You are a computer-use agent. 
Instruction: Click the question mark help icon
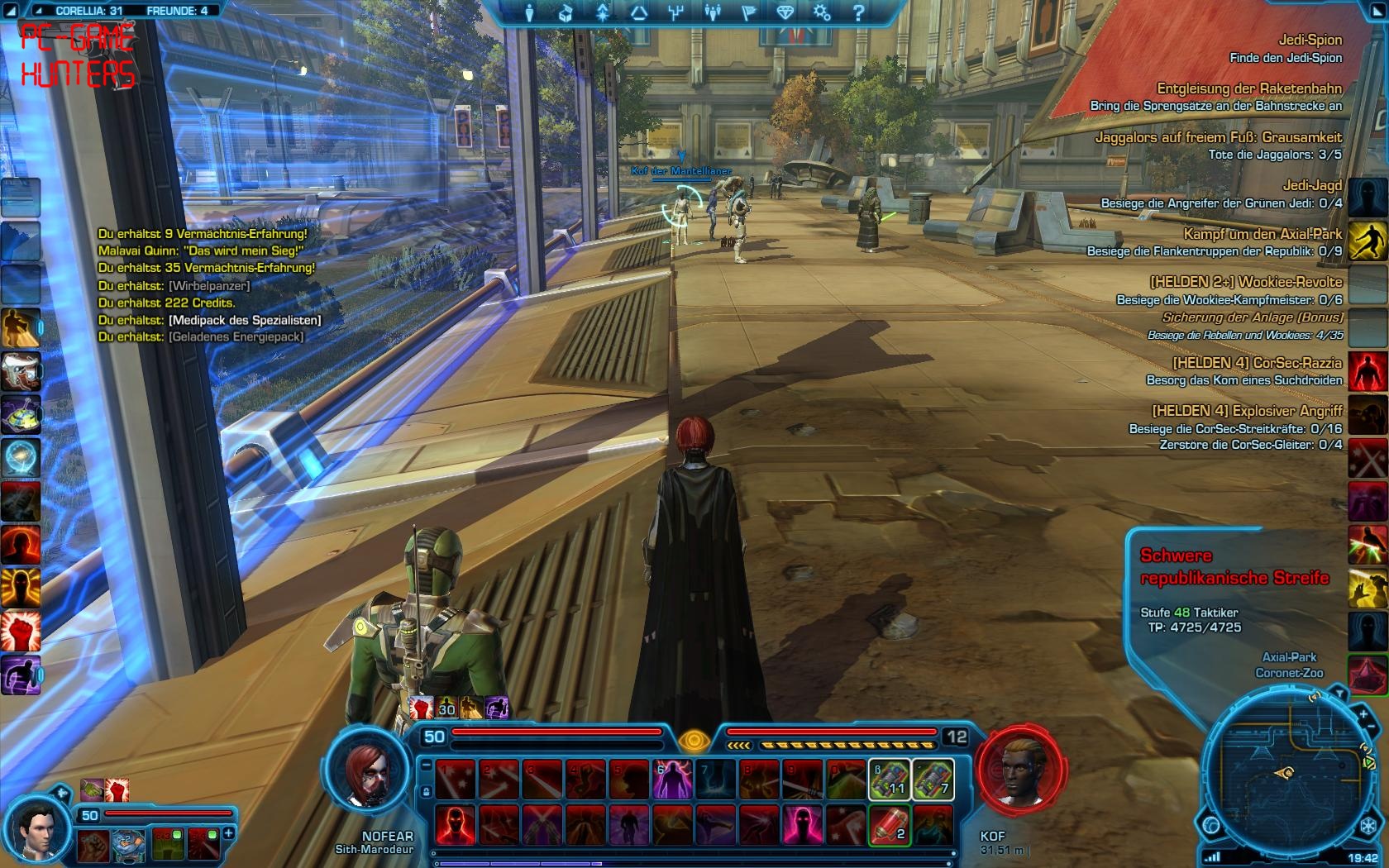coord(857,12)
